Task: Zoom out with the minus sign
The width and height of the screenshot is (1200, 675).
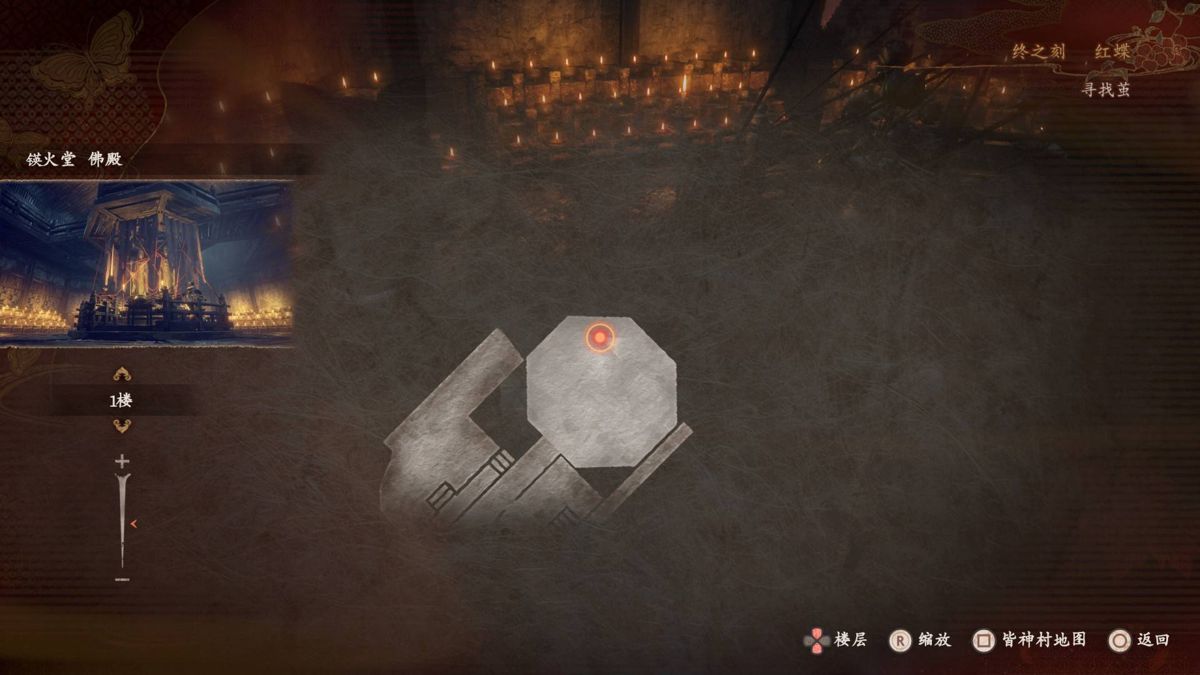Action: tap(122, 580)
